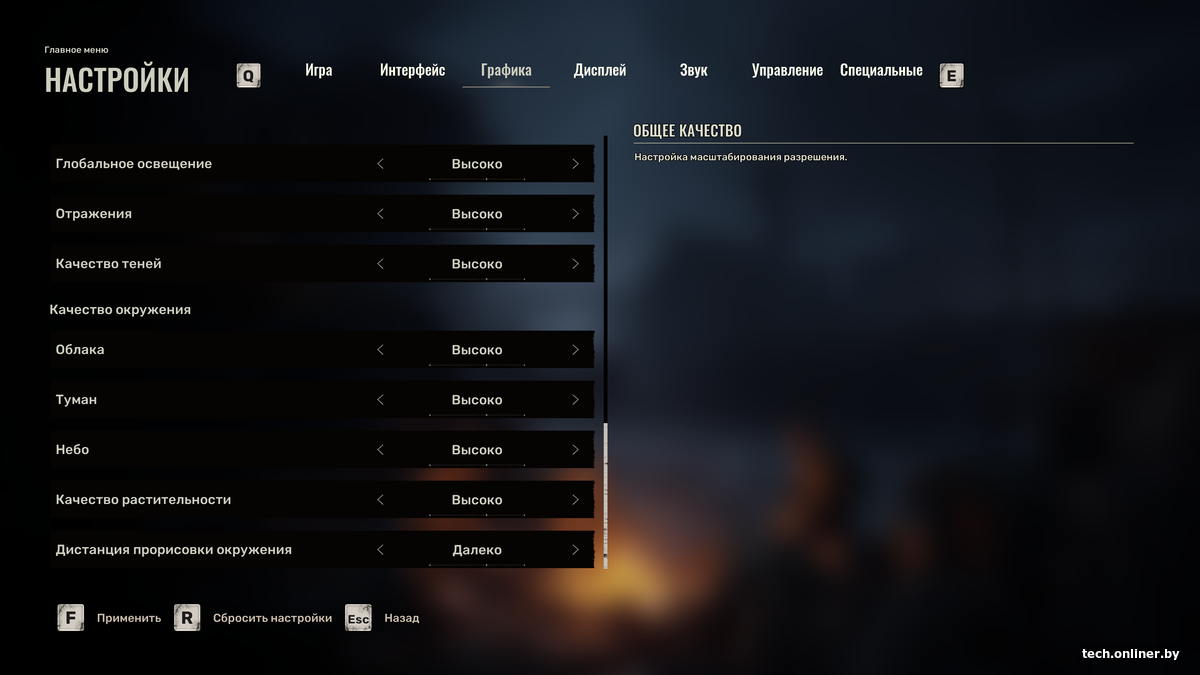Go back using the Назад button
The height and width of the screenshot is (675, 1200).
[x=384, y=618]
